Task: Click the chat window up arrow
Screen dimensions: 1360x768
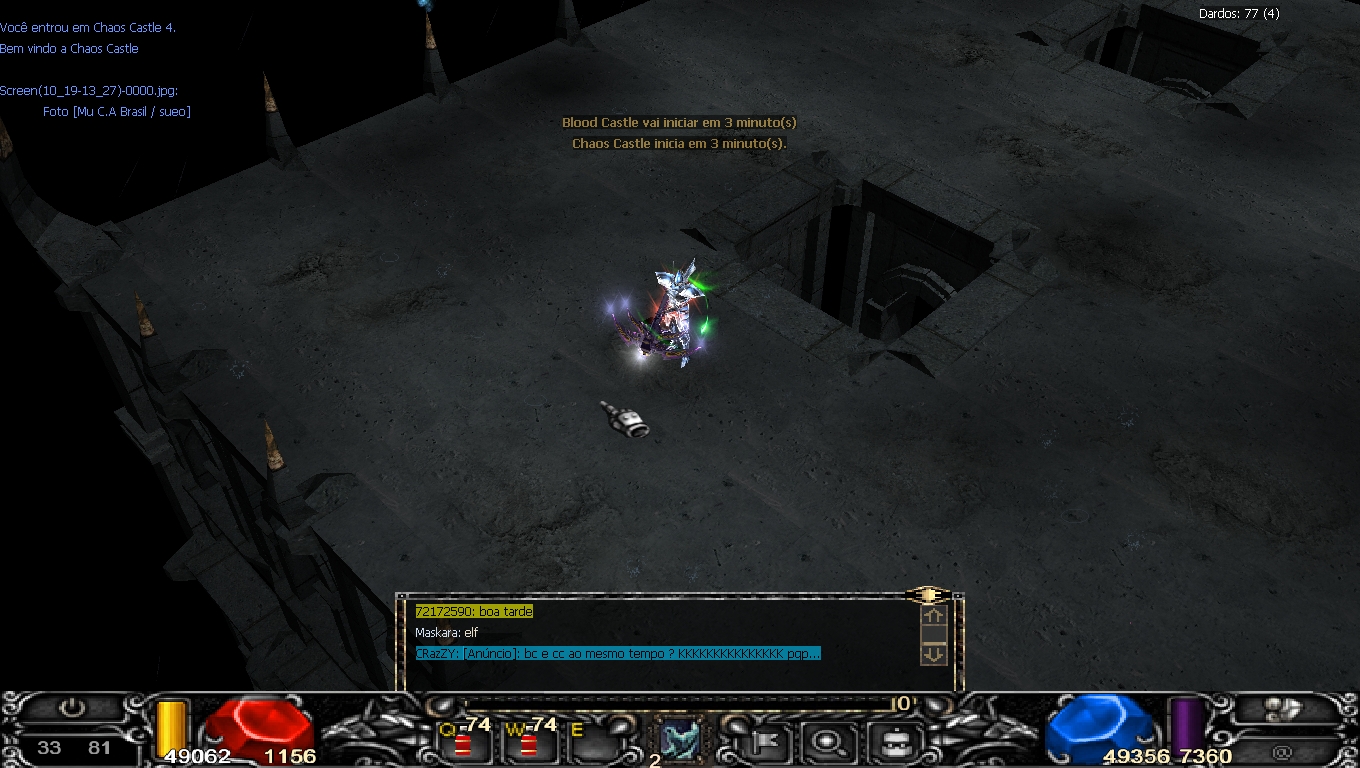Action: pos(933,616)
